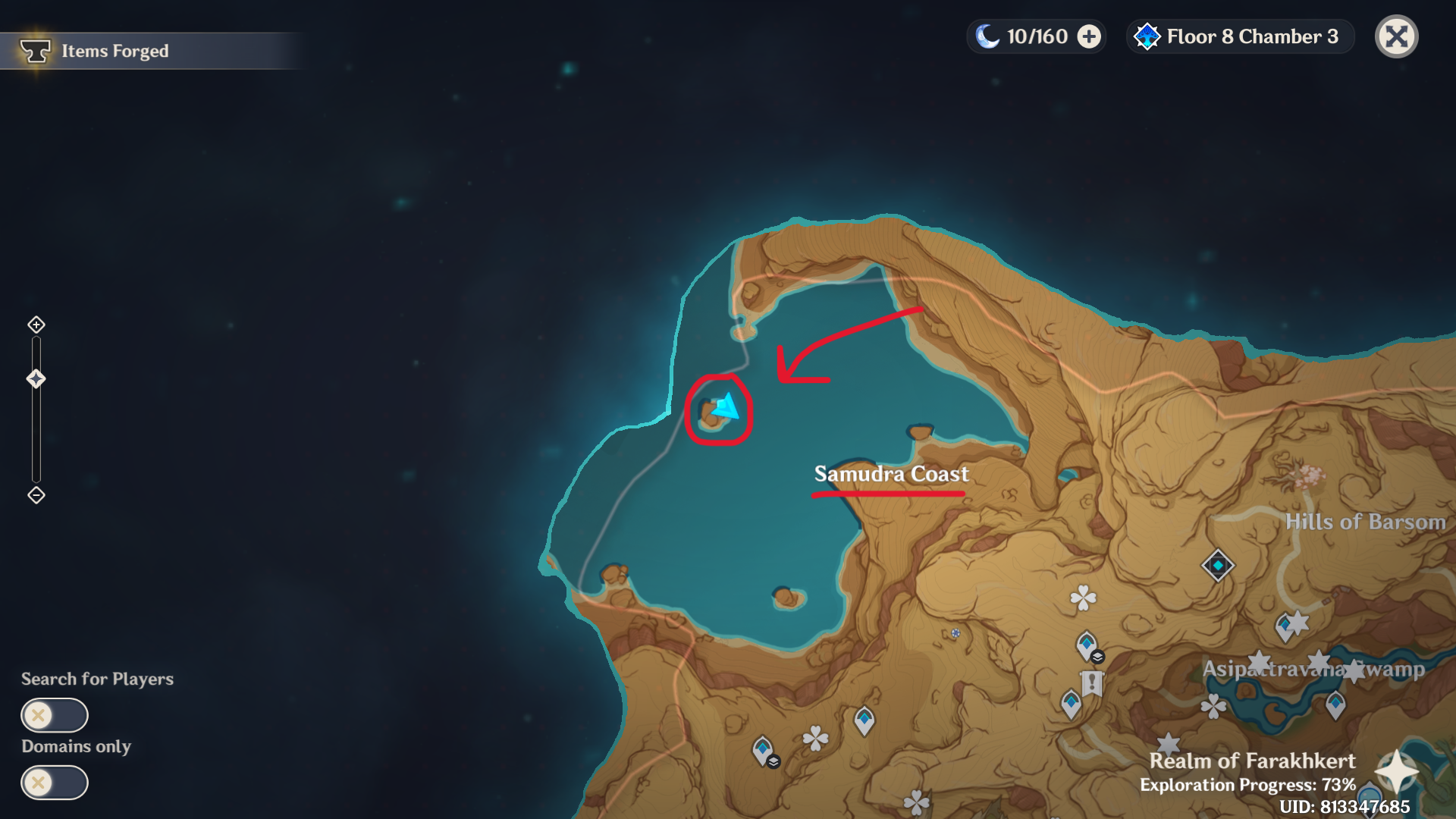This screenshot has width=1456, height=819.
Task: Toggle off the Search for Players switch
Action: pos(55,714)
